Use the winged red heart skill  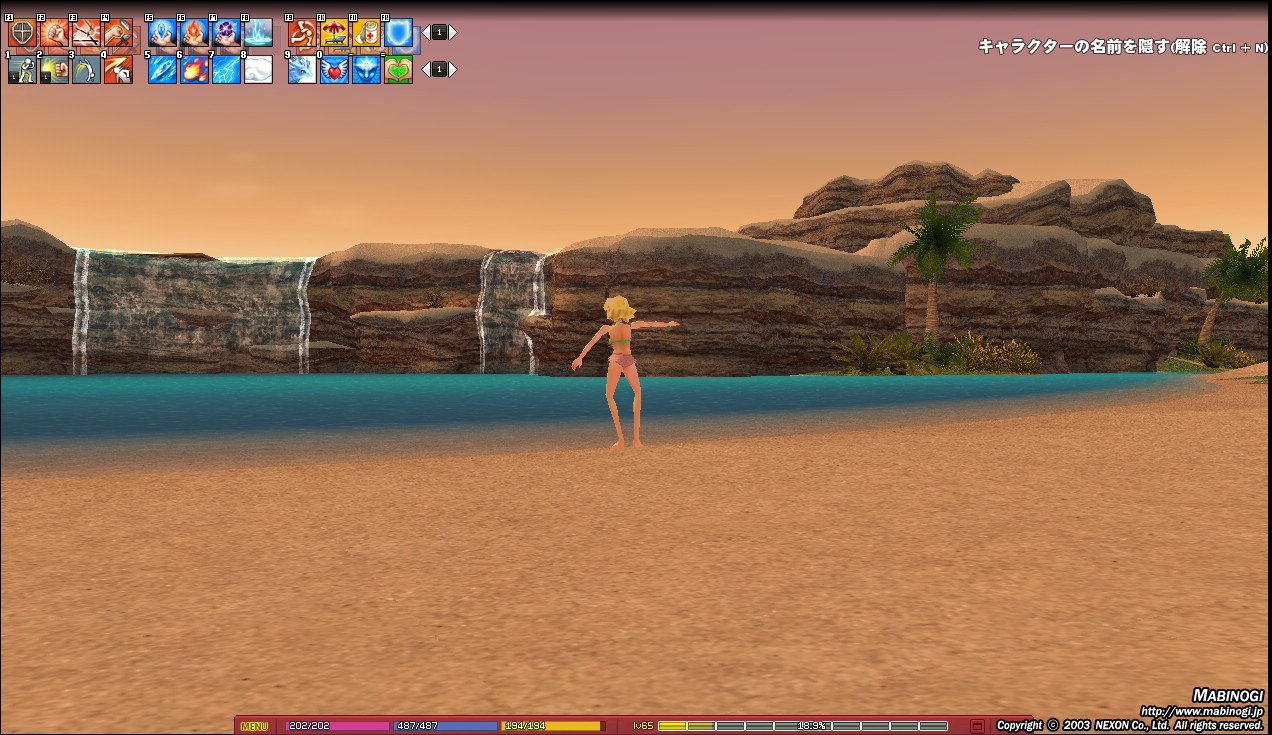point(334,69)
